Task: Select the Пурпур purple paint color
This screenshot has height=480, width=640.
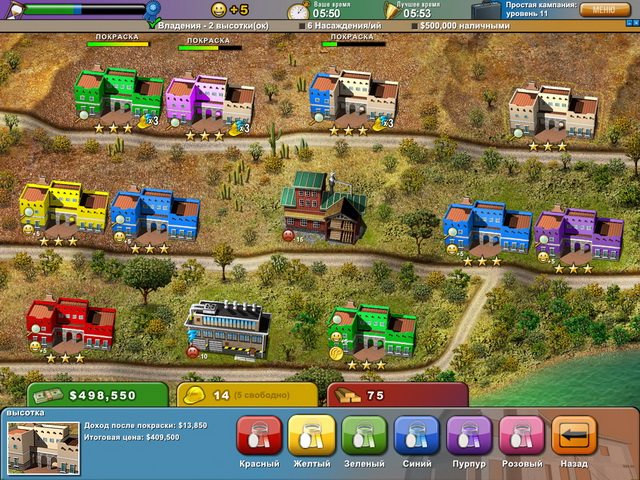Action: click(469, 437)
